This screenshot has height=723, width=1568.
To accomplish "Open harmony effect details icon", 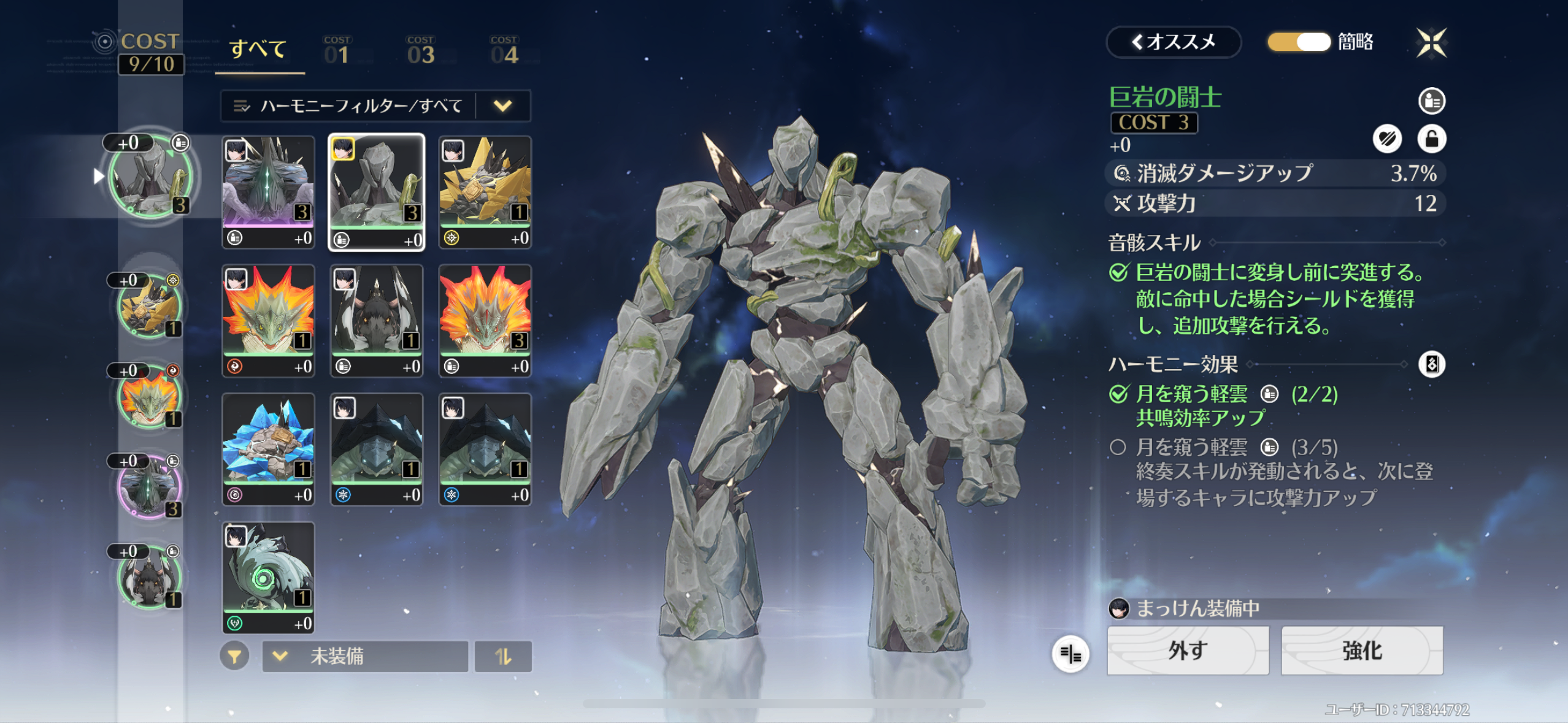I will point(1431,364).
